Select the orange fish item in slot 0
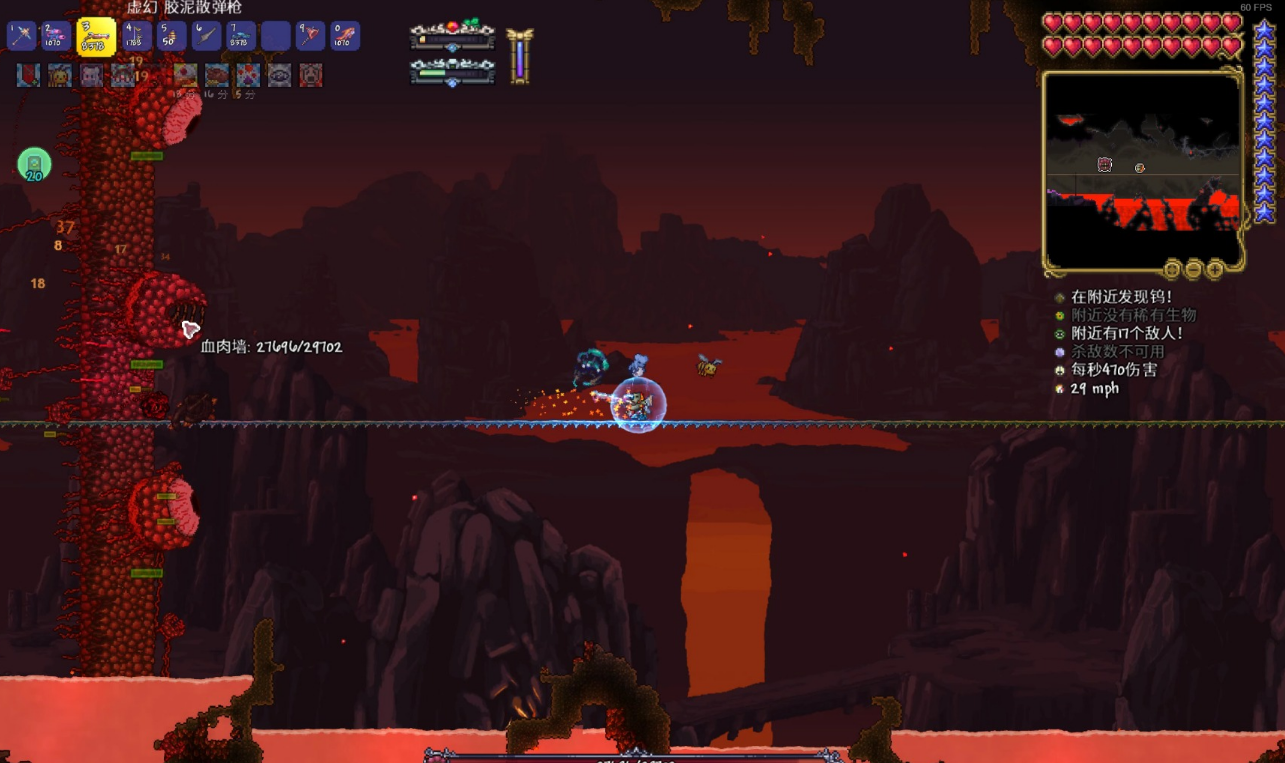Viewport: 1285px width, 763px height. click(345, 37)
